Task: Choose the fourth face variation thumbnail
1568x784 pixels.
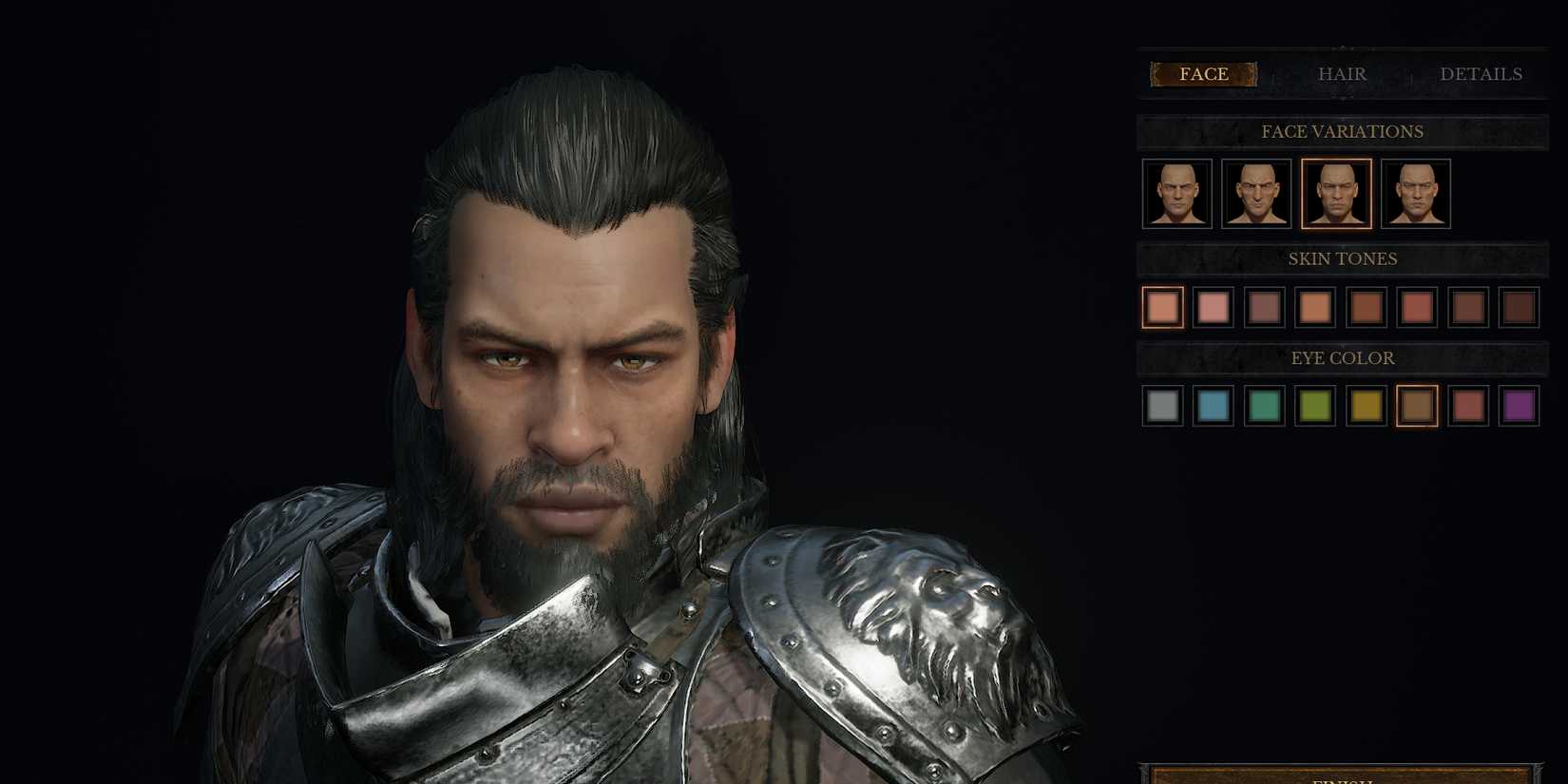Action: point(1417,194)
